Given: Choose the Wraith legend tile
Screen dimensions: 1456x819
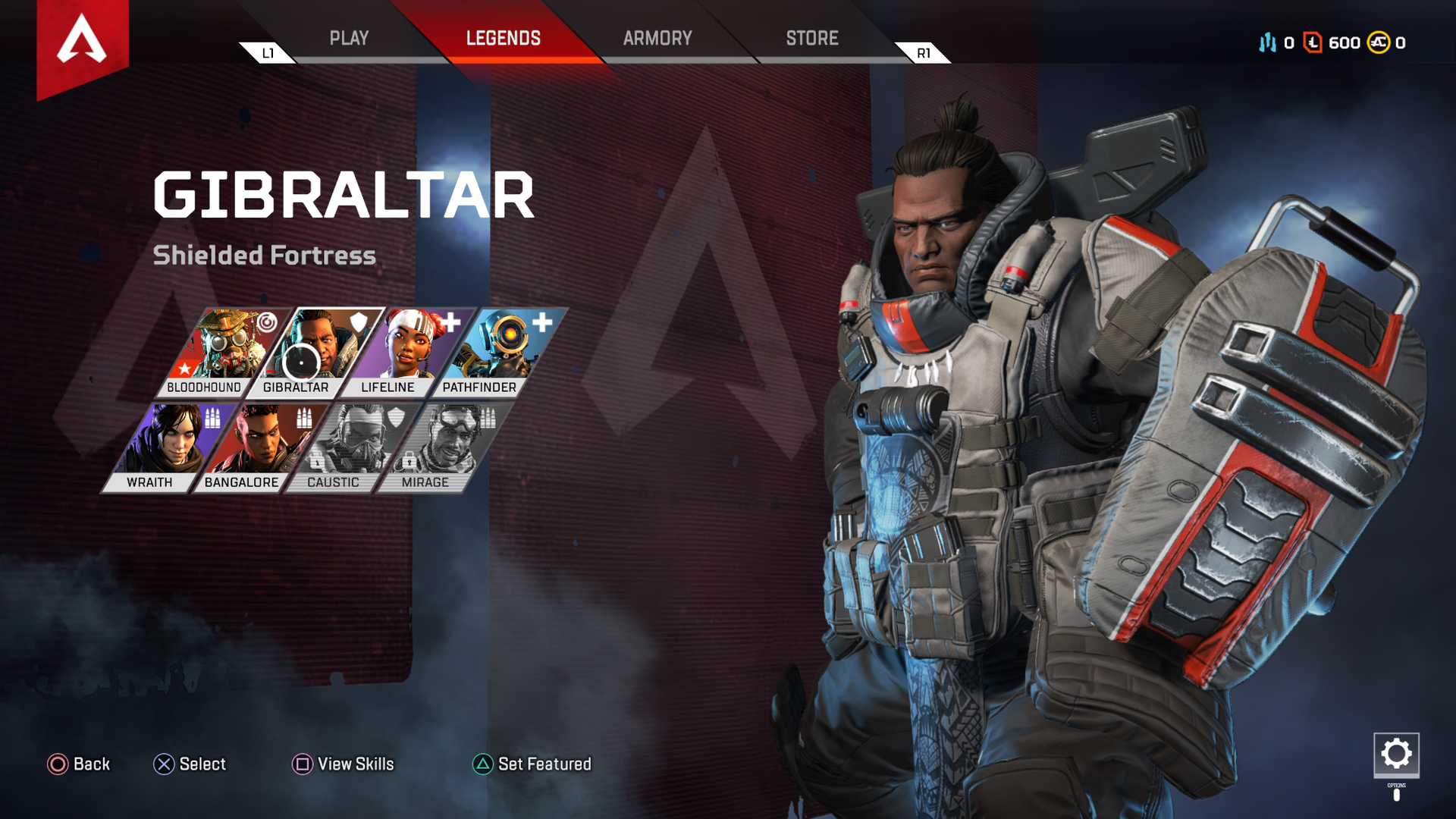Looking at the screenshot, I should pos(165,447).
